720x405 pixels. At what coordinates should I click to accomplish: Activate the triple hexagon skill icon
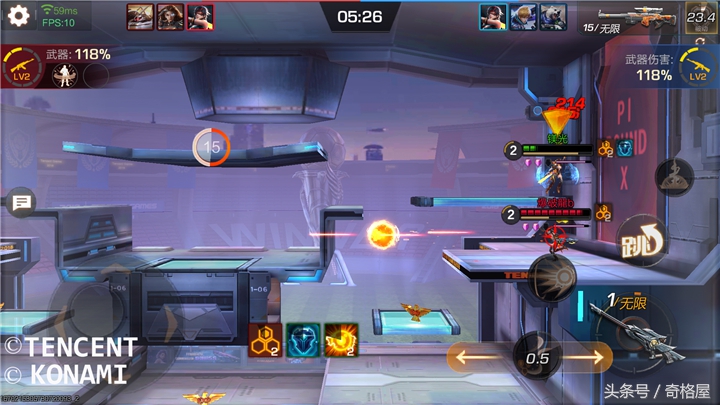click(x=264, y=341)
